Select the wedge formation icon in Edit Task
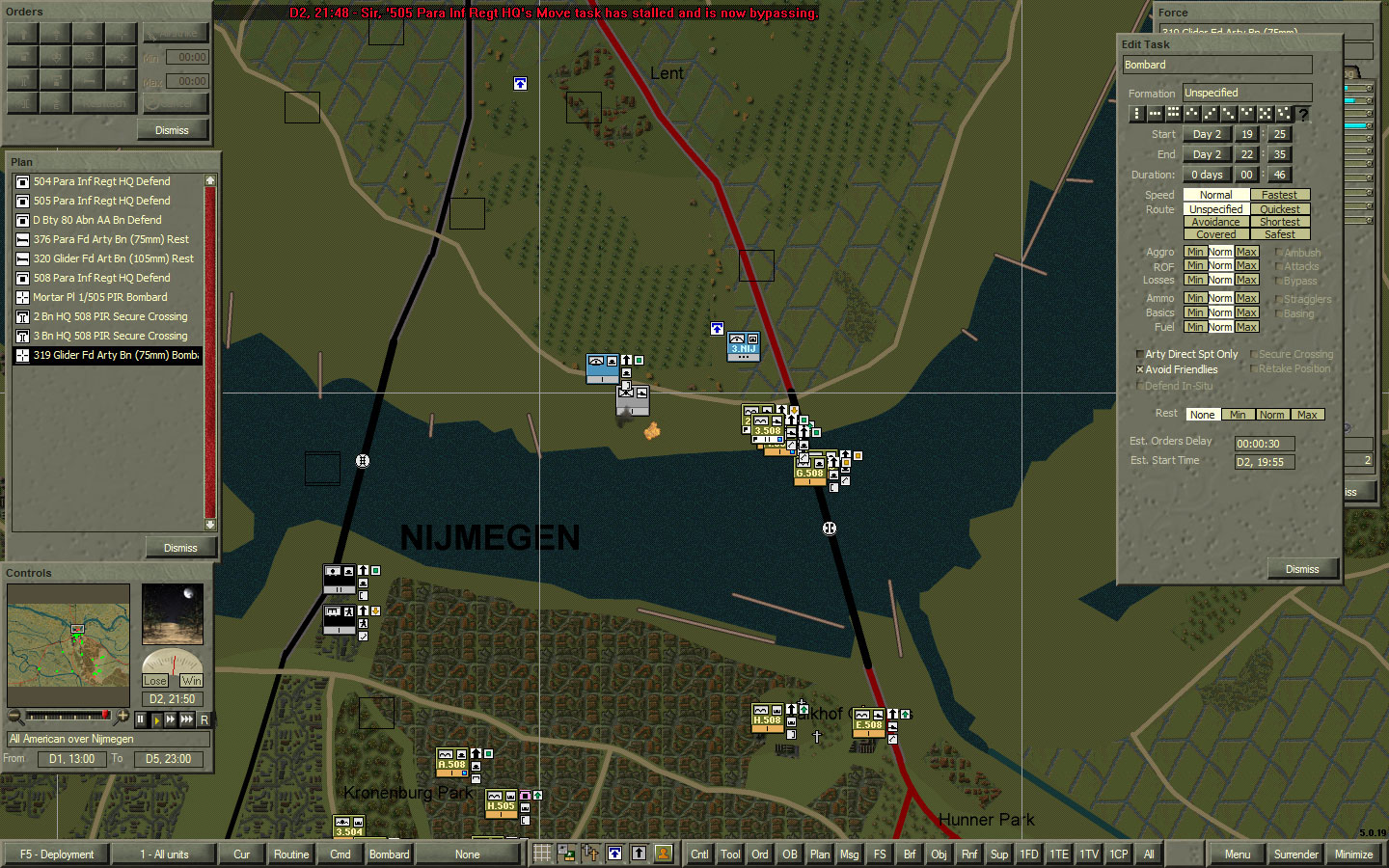This screenshot has width=1389, height=868. (1191, 114)
